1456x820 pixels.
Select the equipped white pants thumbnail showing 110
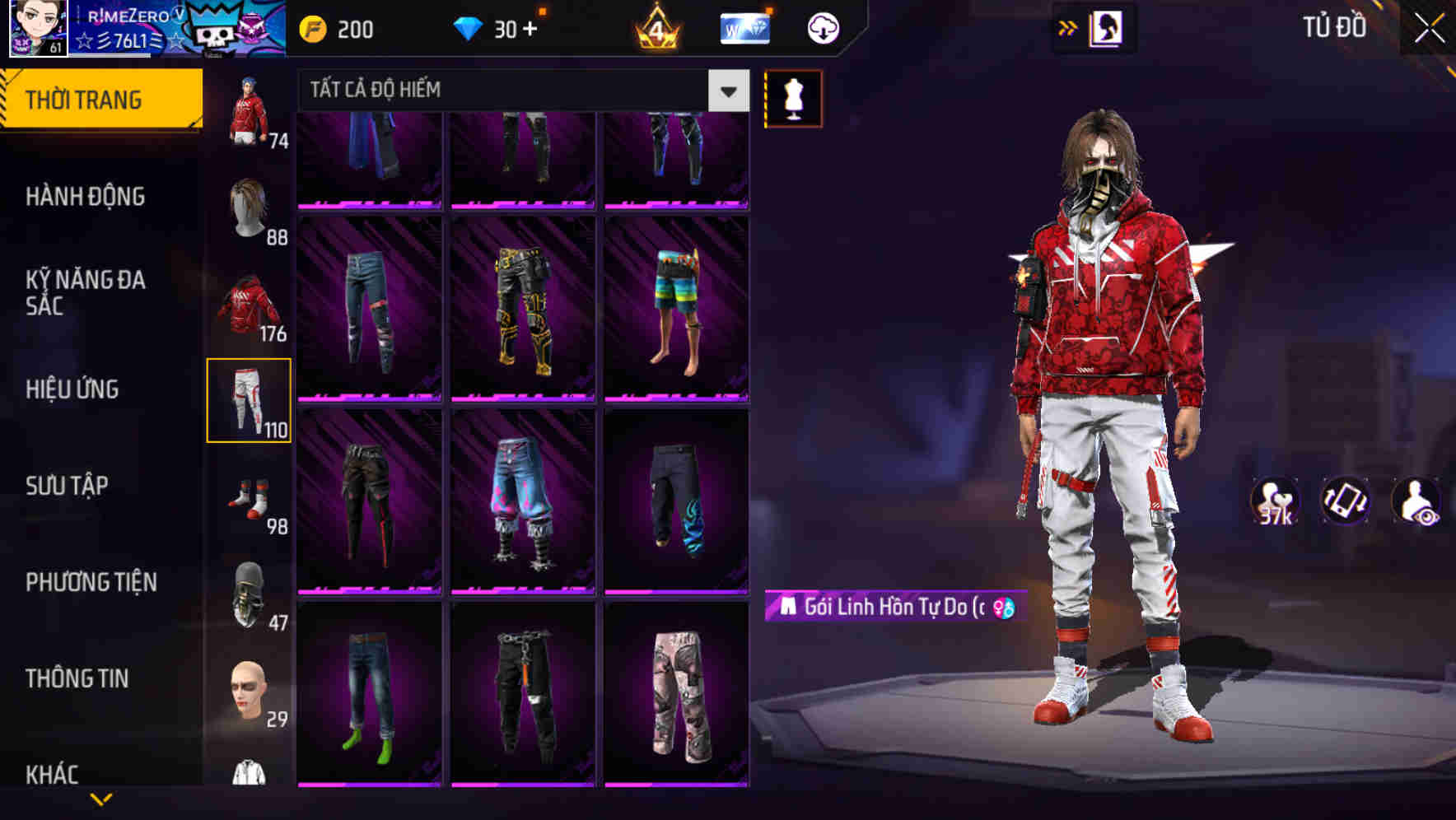coord(250,400)
